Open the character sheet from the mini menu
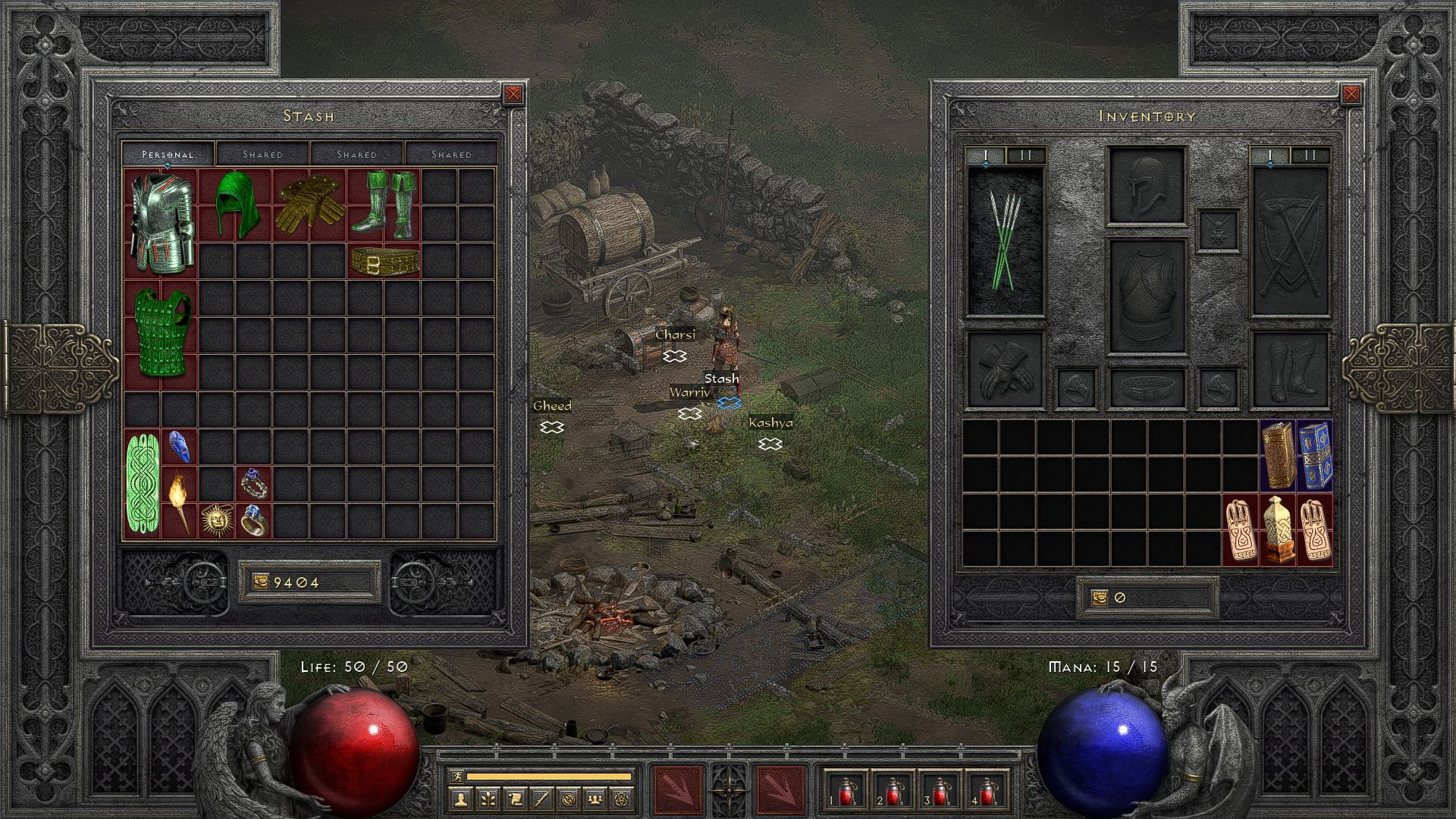Screen dimensions: 1456x819 click(x=461, y=799)
